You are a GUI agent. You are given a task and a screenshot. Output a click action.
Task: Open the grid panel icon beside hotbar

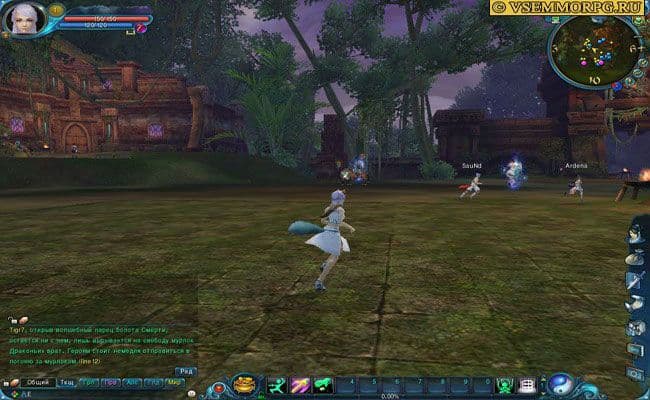tap(527, 385)
